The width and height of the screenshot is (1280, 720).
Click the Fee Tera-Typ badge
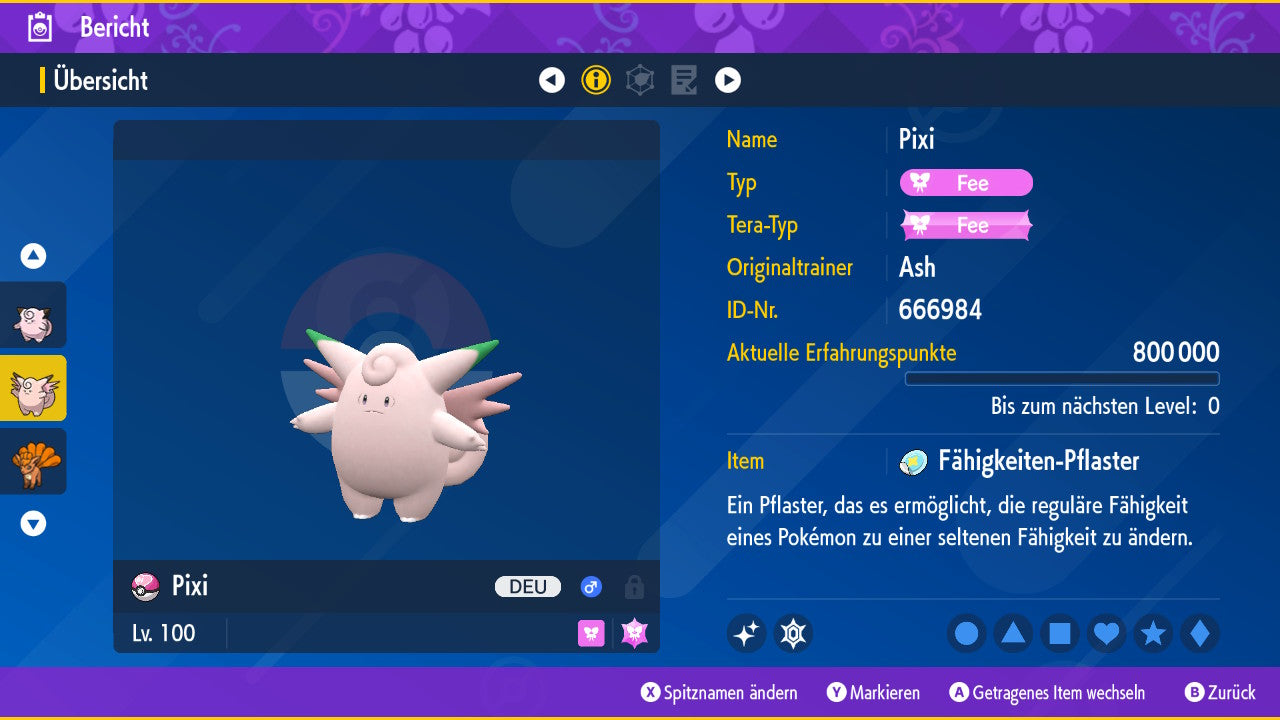[966, 226]
